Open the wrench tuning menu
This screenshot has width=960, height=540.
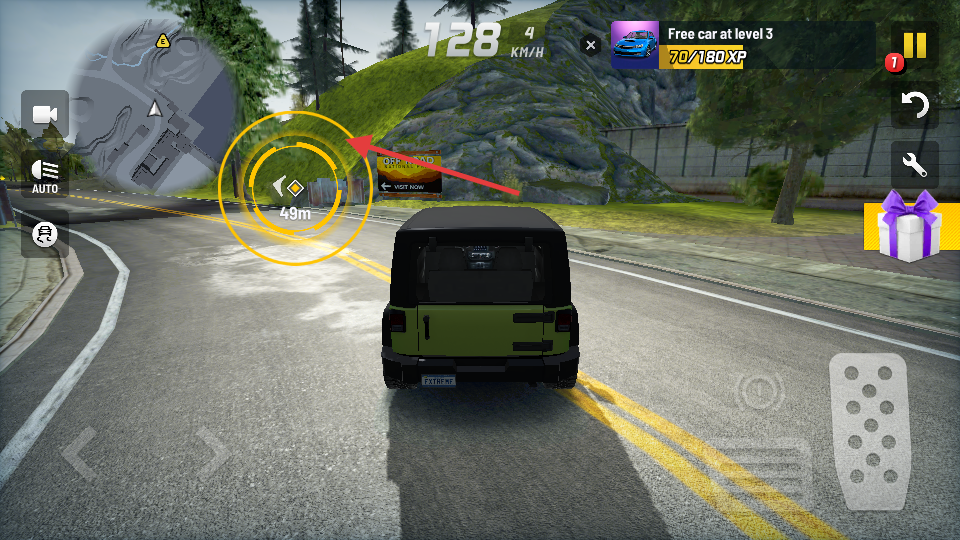(914, 163)
